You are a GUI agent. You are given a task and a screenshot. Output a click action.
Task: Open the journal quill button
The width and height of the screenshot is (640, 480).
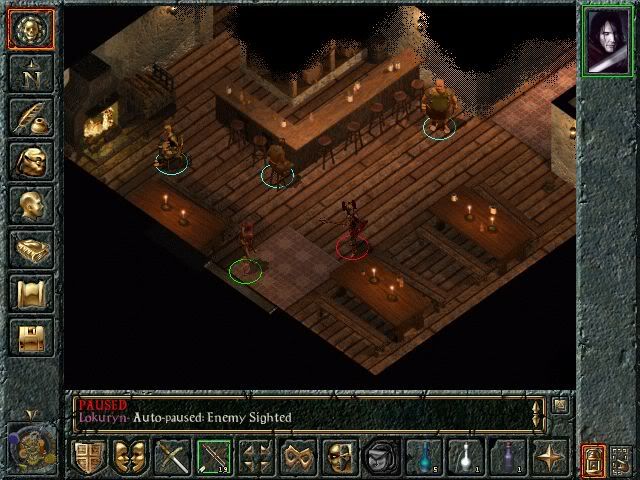pos(30,116)
